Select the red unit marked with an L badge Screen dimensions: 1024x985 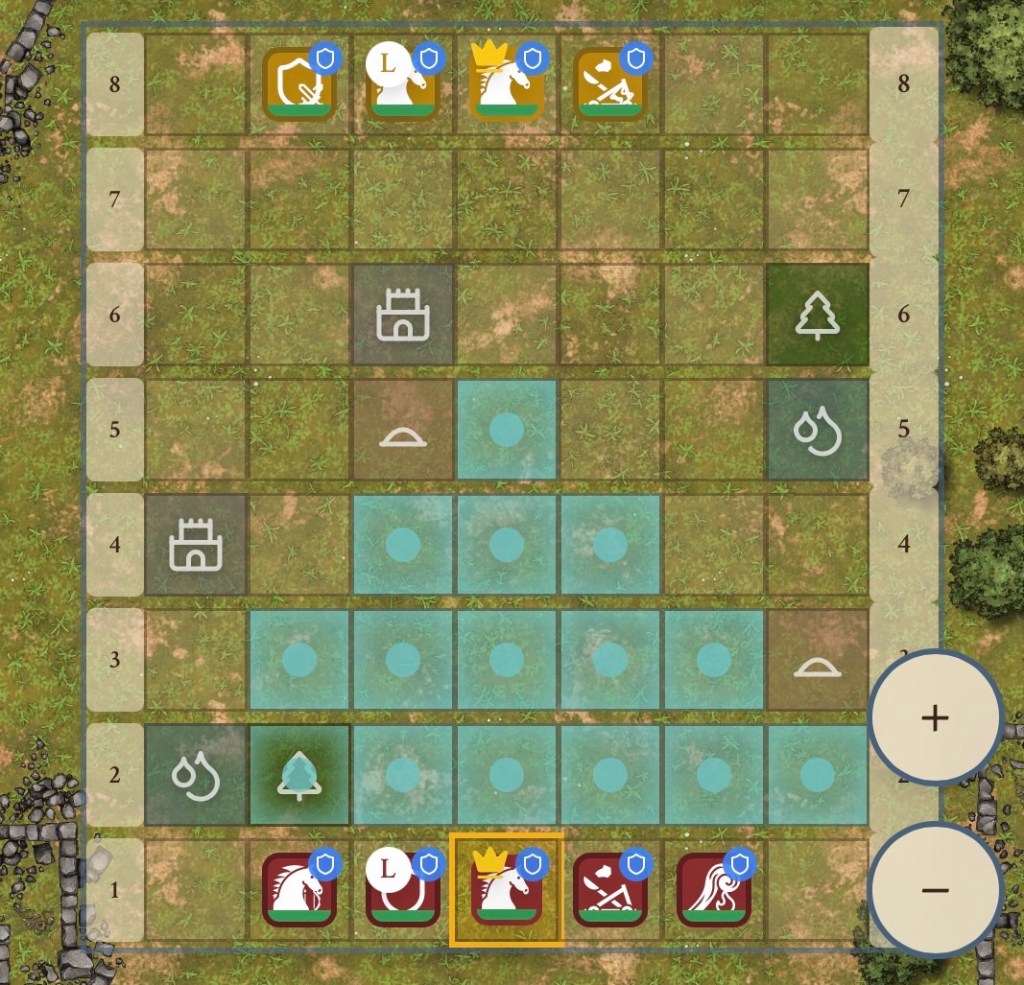(x=402, y=889)
